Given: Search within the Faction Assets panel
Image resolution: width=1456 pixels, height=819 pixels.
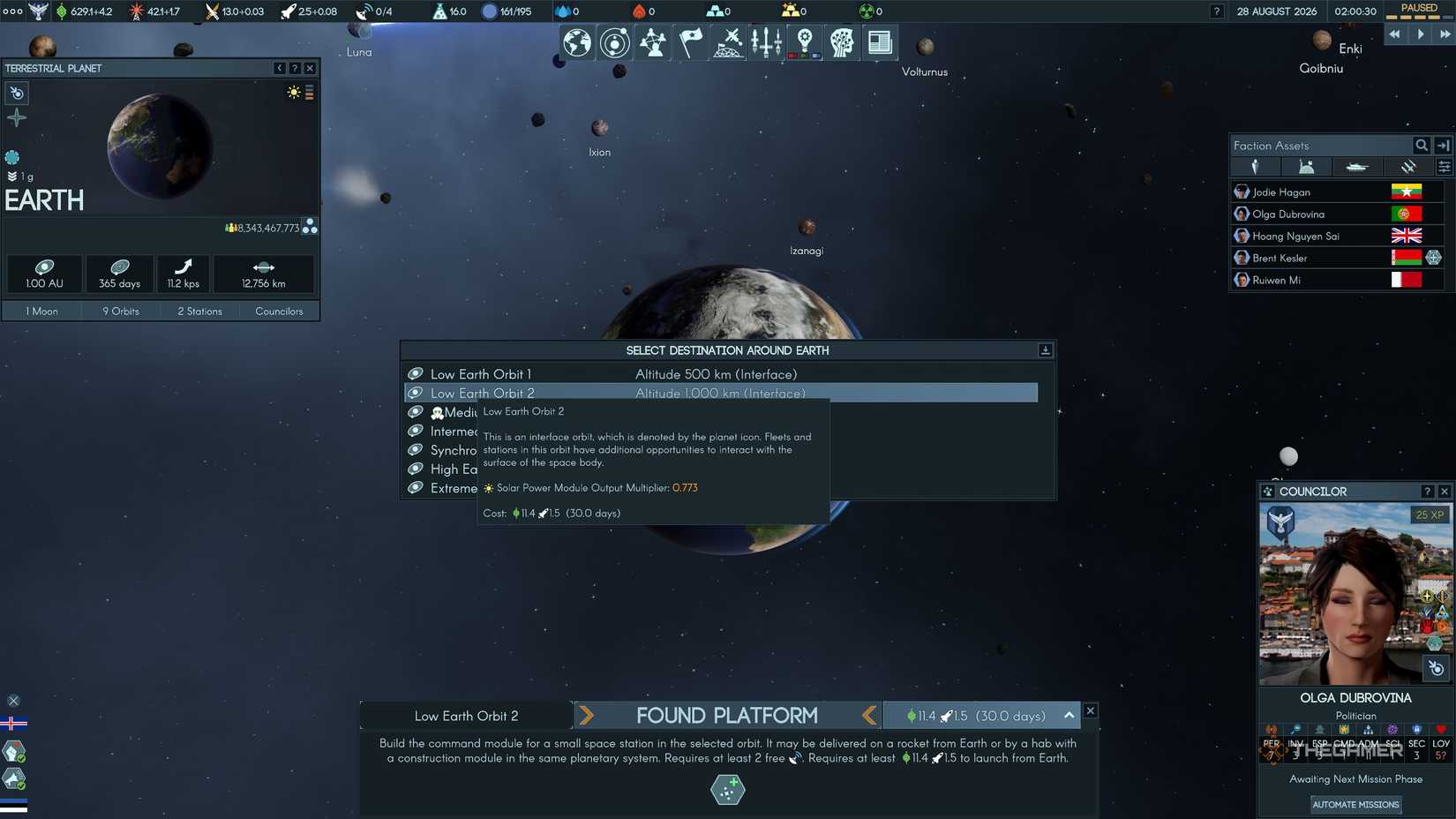Looking at the screenshot, I should pos(1422,145).
